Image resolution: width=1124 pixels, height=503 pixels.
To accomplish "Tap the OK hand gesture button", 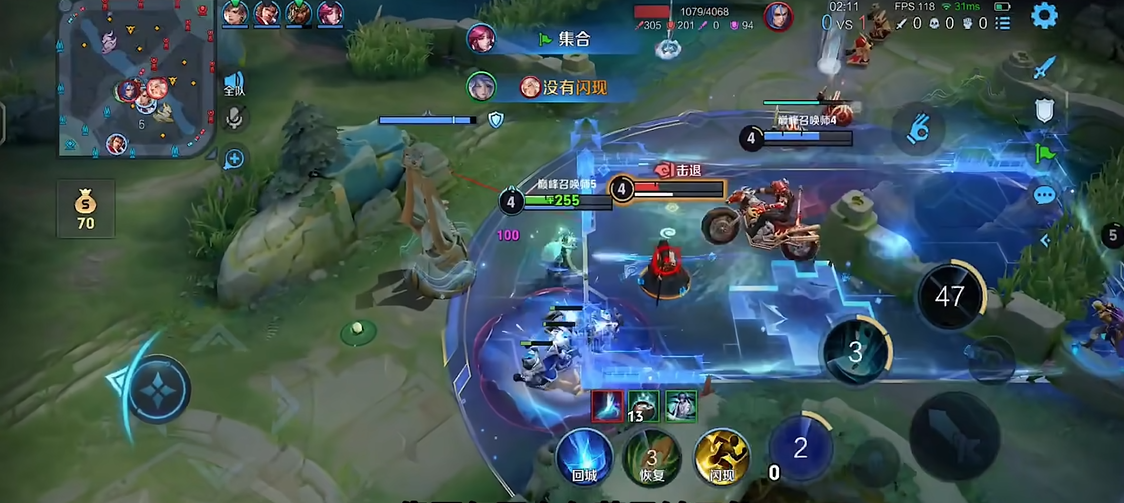I will point(916,130).
